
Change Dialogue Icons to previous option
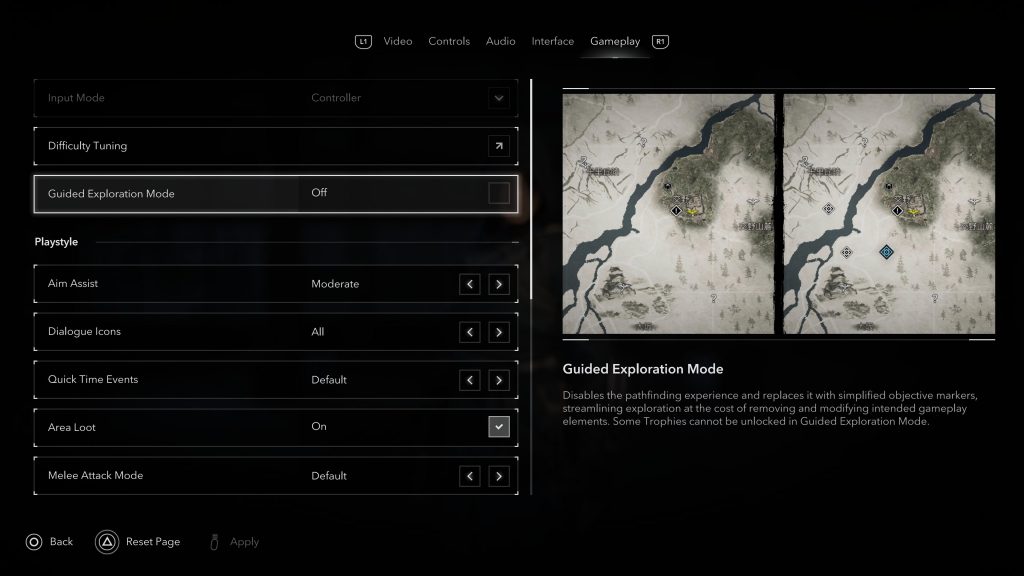(470, 332)
